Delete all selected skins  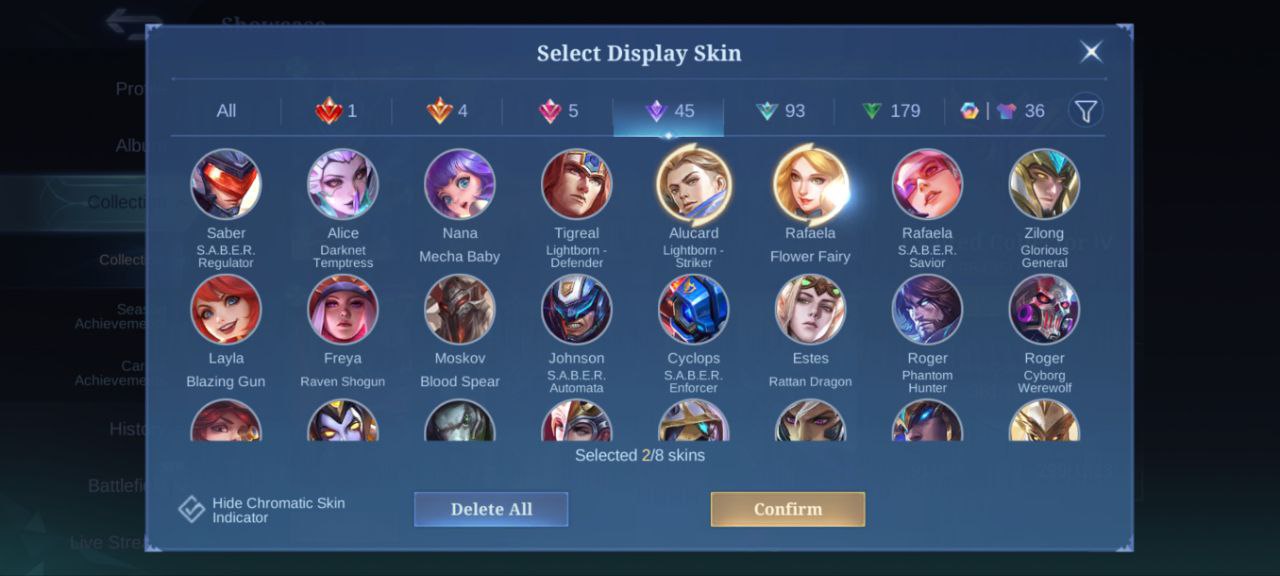pyautogui.click(x=491, y=509)
